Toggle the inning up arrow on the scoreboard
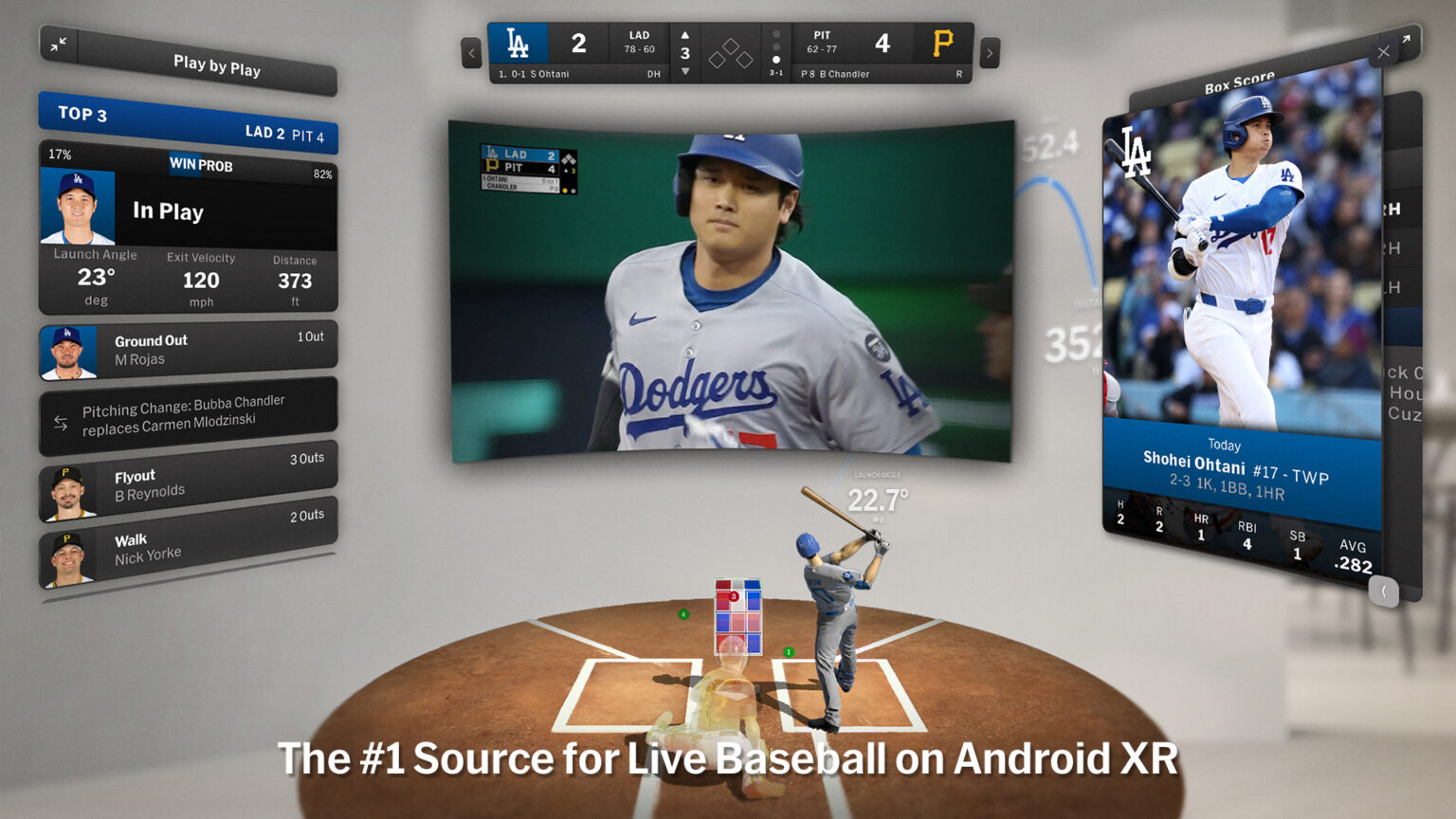The height and width of the screenshot is (819, 1456). click(684, 36)
